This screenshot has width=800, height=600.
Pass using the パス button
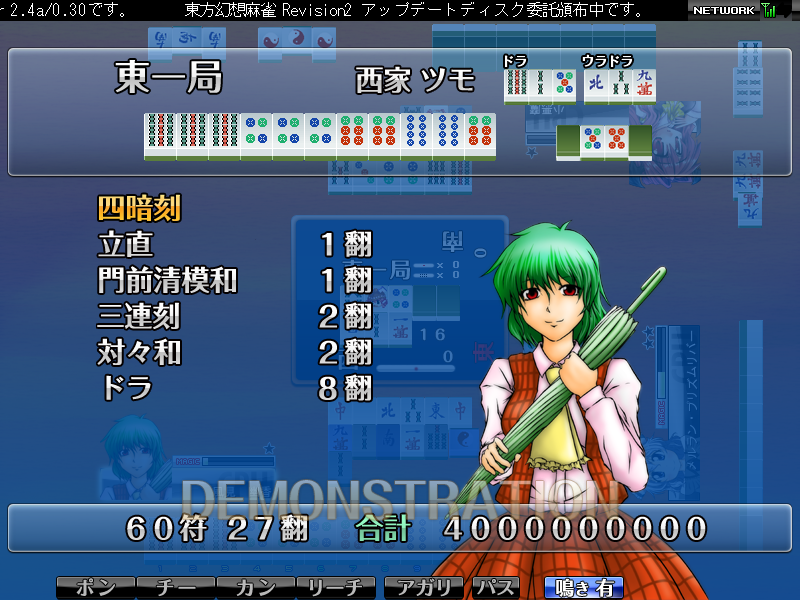(x=496, y=588)
